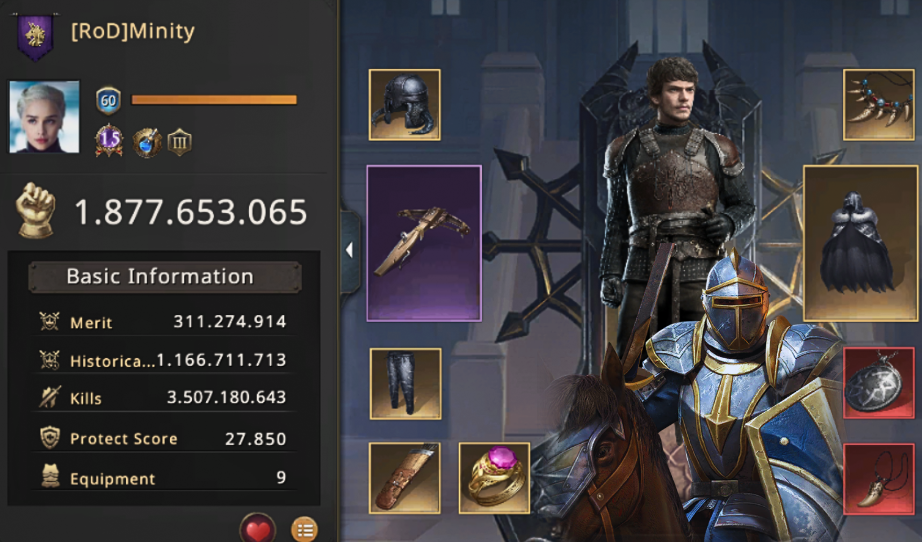Select the silver medallion trinket slot
922x542 pixels.
tap(878, 383)
